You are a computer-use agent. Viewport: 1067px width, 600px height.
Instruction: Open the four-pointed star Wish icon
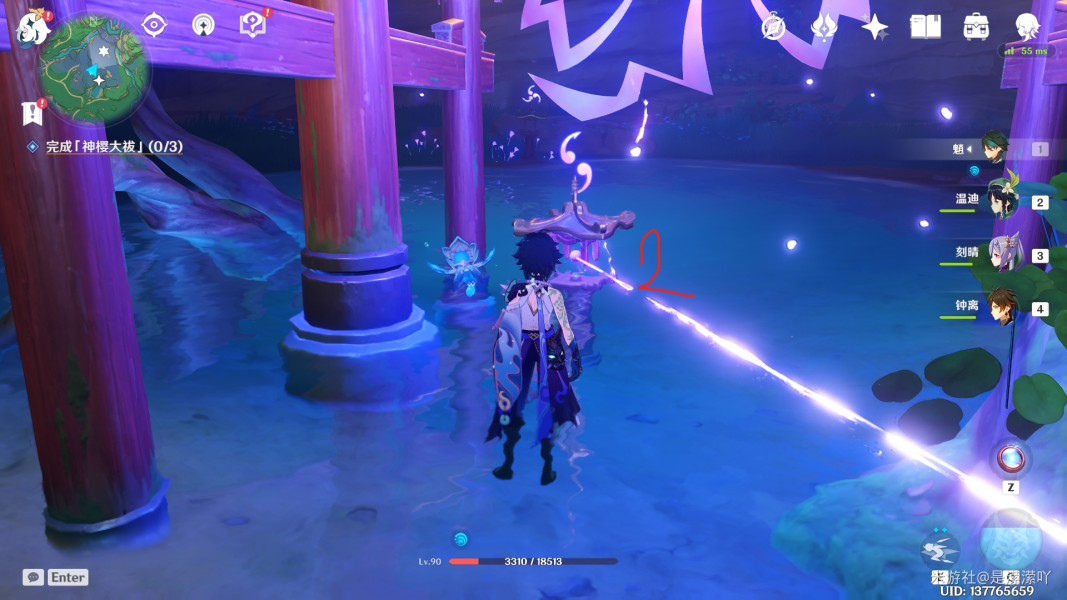tap(875, 27)
